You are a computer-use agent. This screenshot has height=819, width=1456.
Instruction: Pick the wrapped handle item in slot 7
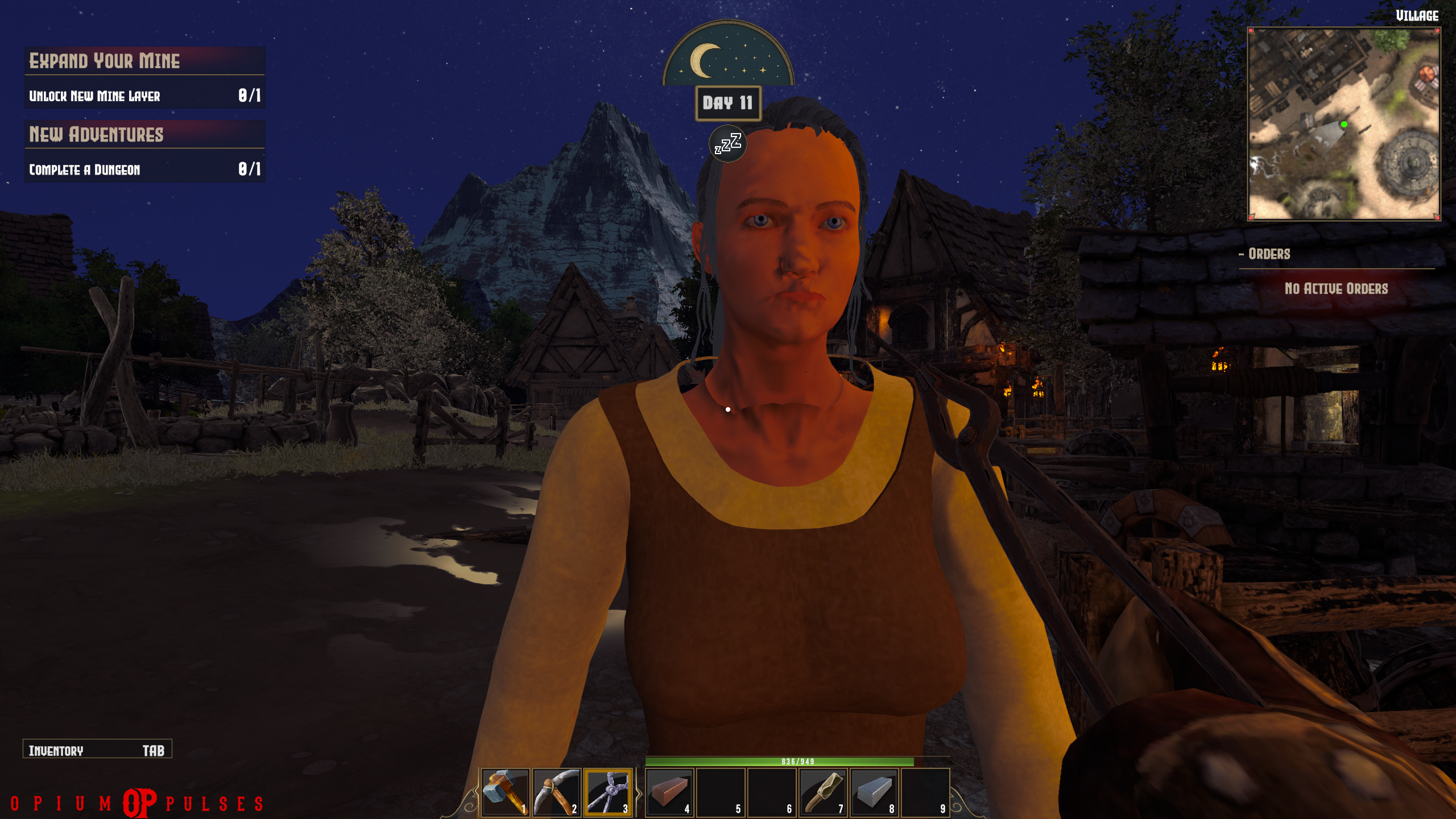(823, 792)
